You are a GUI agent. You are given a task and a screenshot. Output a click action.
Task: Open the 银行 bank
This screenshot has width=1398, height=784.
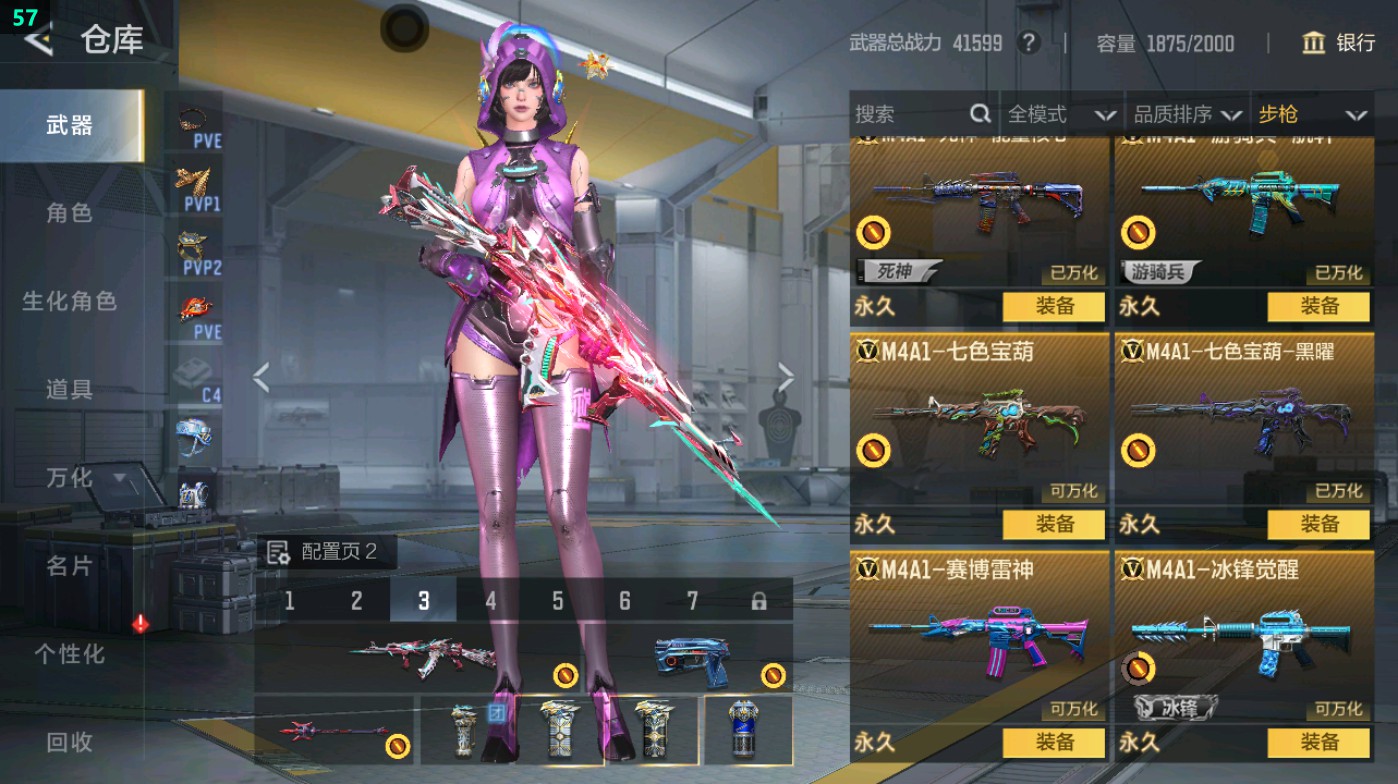[1338, 43]
